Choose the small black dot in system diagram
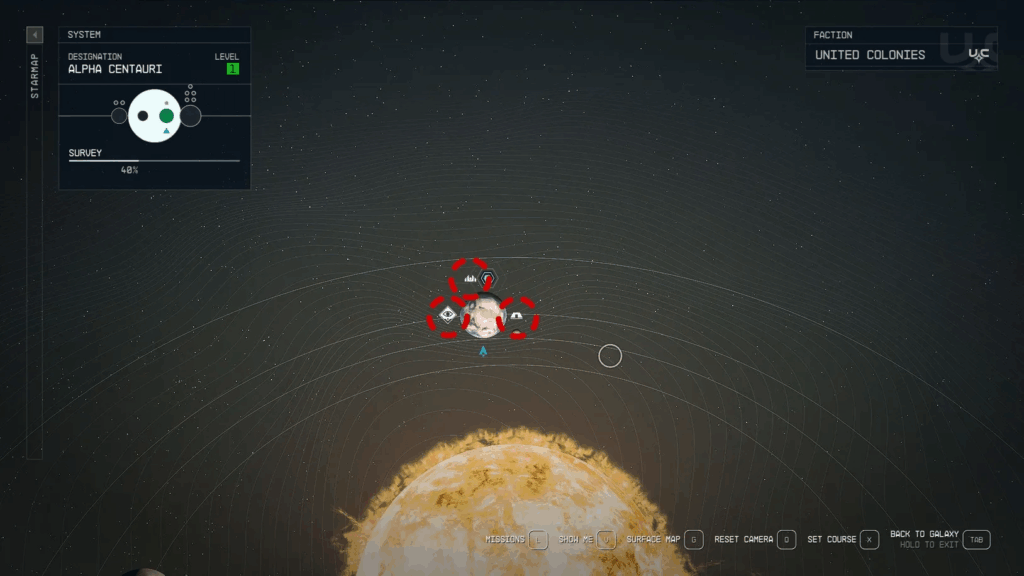Viewport: 1024px width, 576px height. pos(143,116)
